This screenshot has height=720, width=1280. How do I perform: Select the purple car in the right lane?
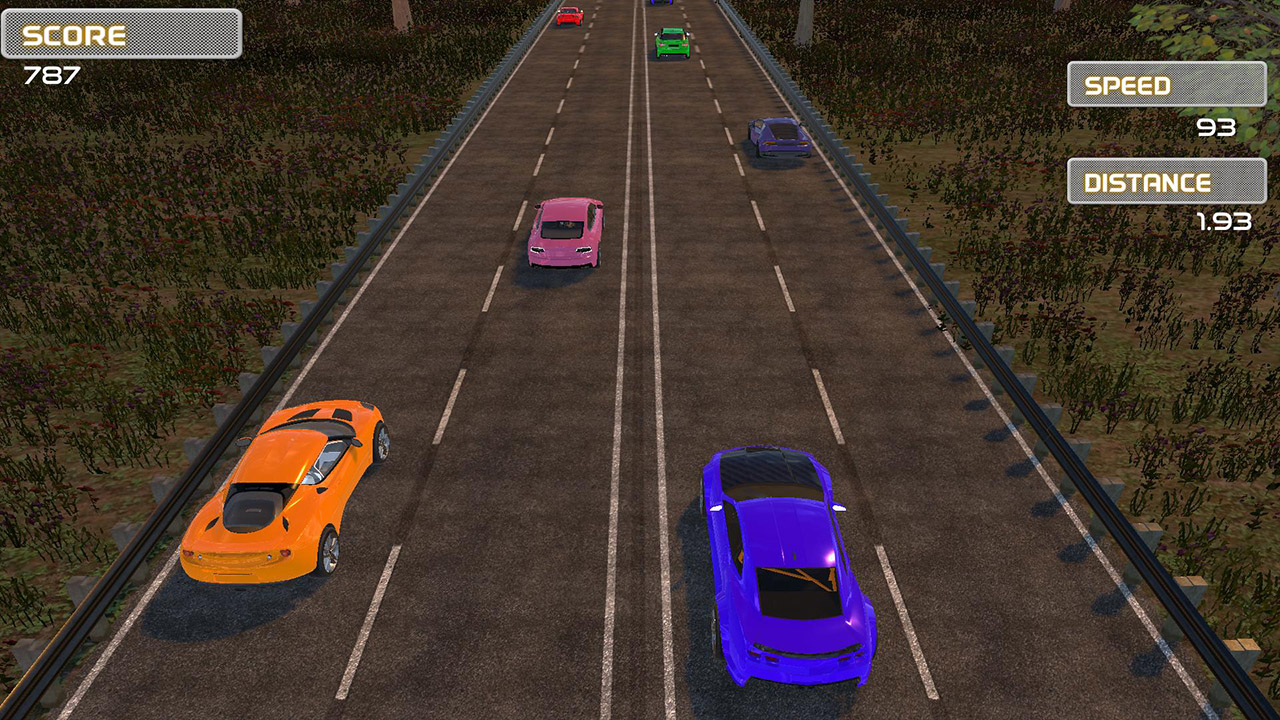point(780,135)
